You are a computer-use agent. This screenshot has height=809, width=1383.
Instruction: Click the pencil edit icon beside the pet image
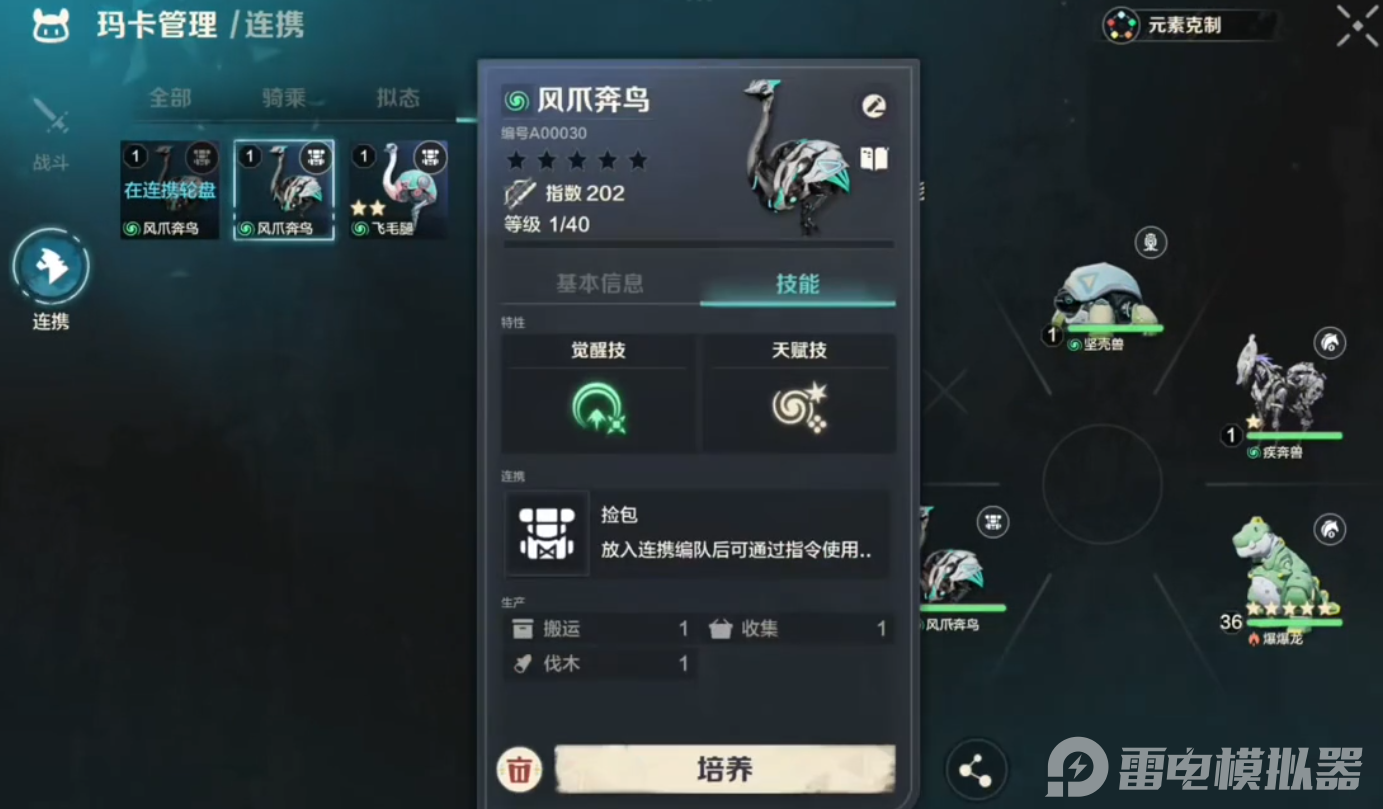872,104
